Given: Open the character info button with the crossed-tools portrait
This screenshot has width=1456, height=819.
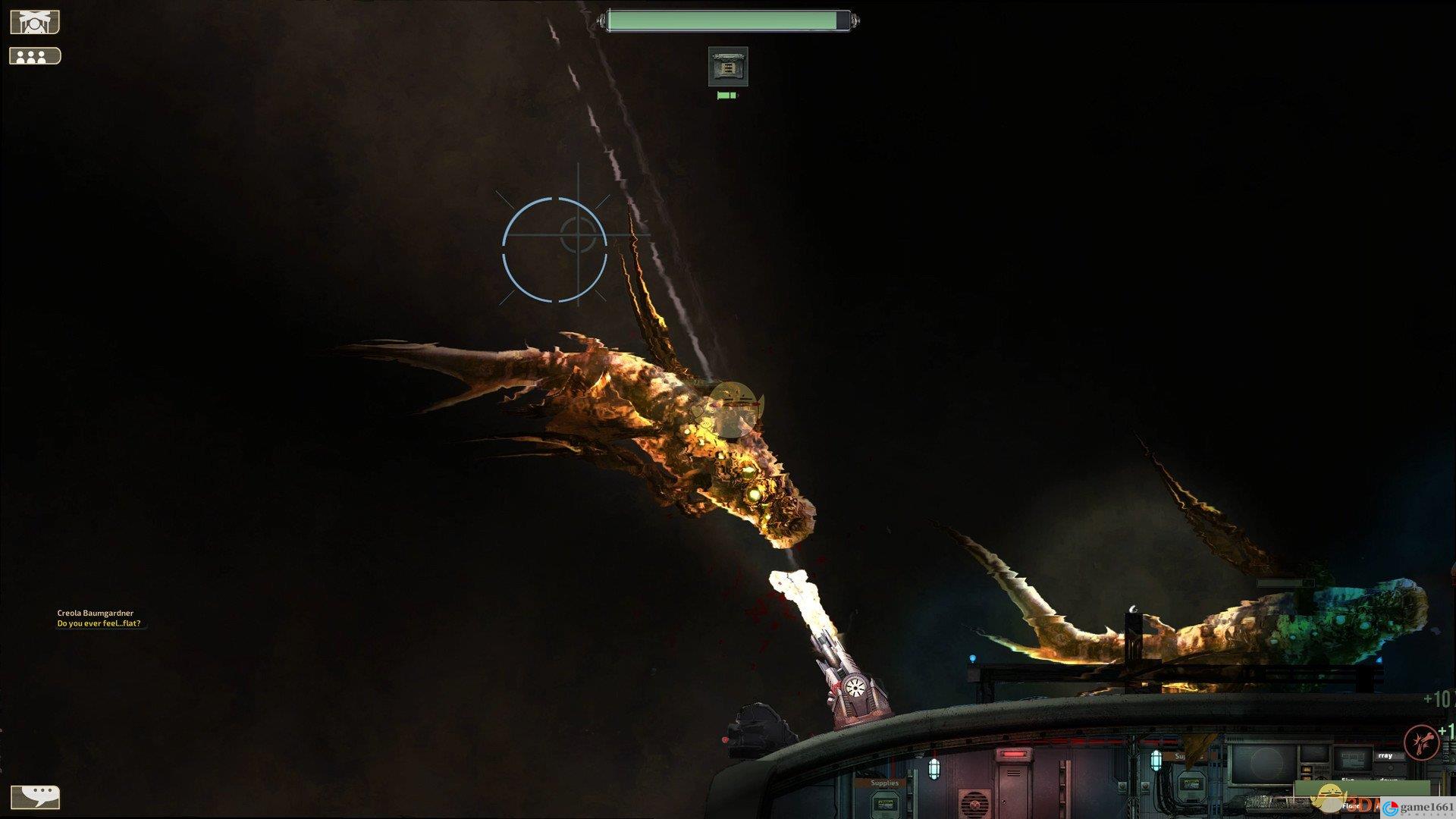Looking at the screenshot, I should click(35, 22).
